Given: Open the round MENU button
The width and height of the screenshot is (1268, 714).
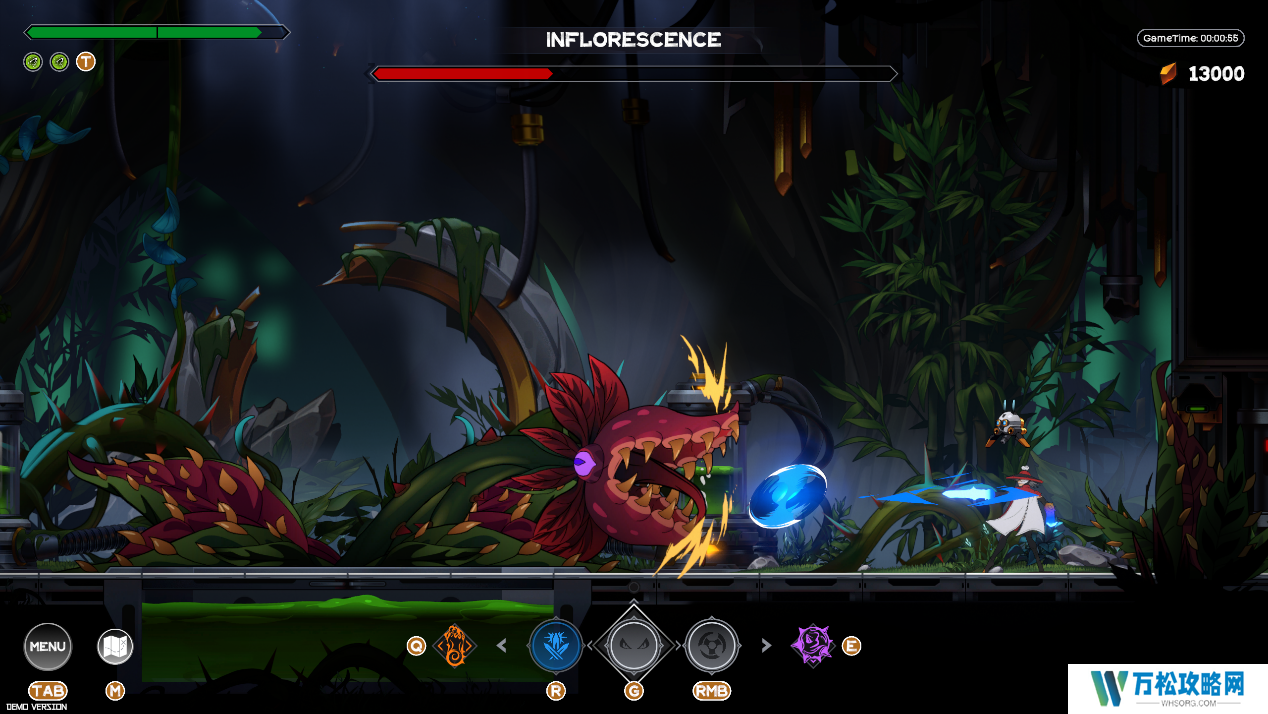Looking at the screenshot, I should 48,646.
